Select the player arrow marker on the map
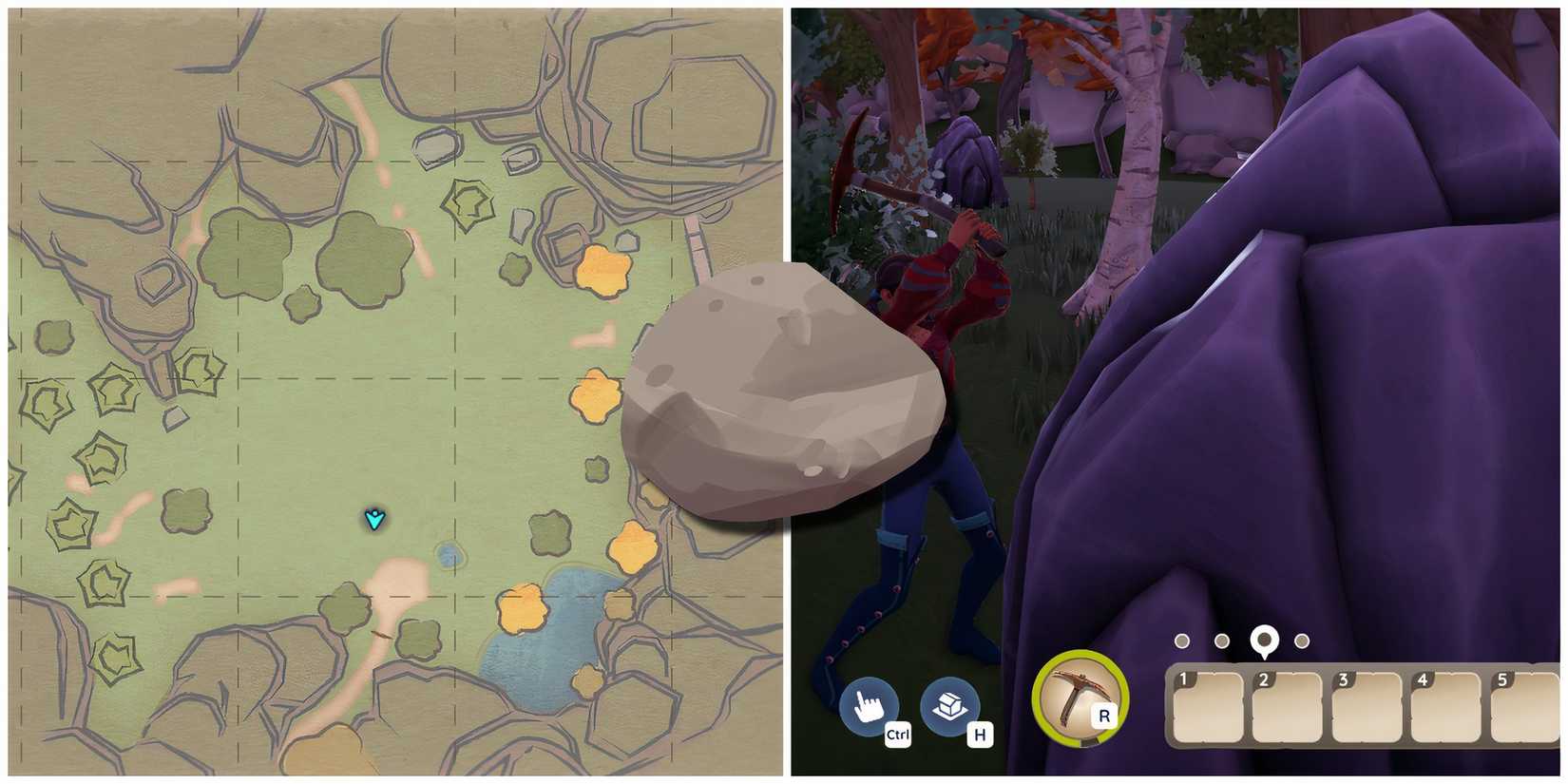1568x784 pixels. pos(373,520)
